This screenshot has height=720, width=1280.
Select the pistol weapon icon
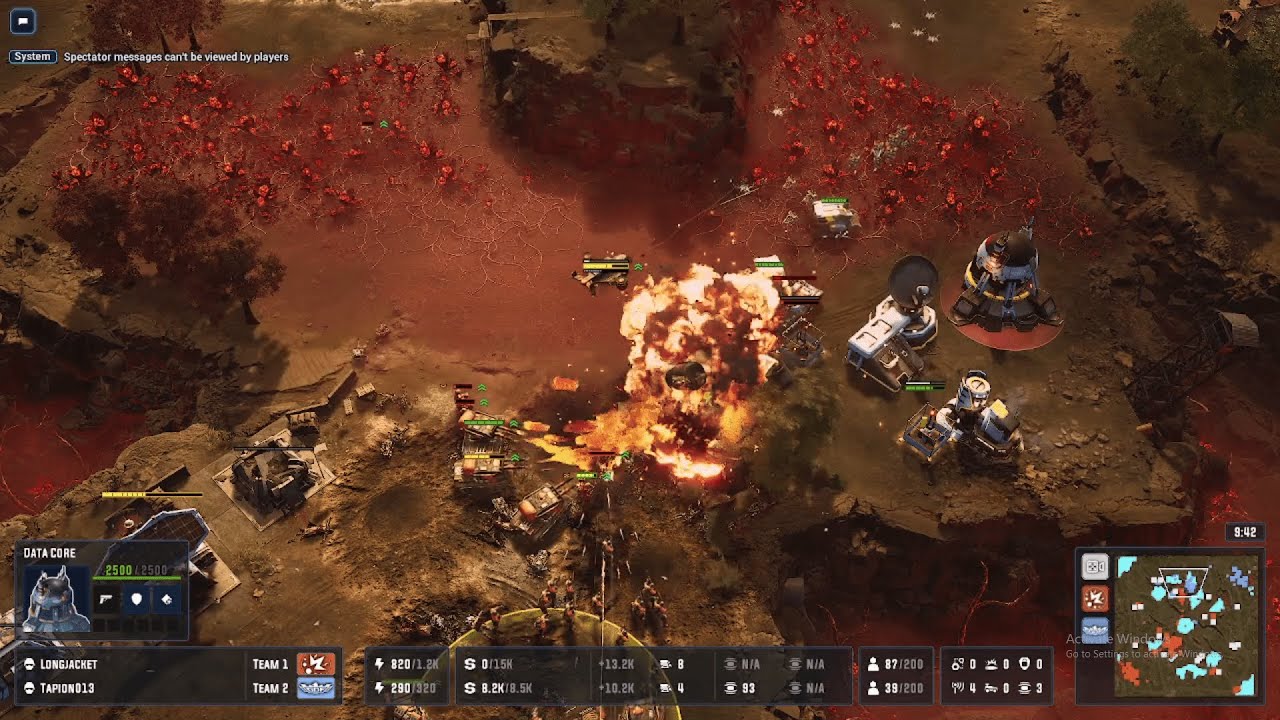click(107, 599)
